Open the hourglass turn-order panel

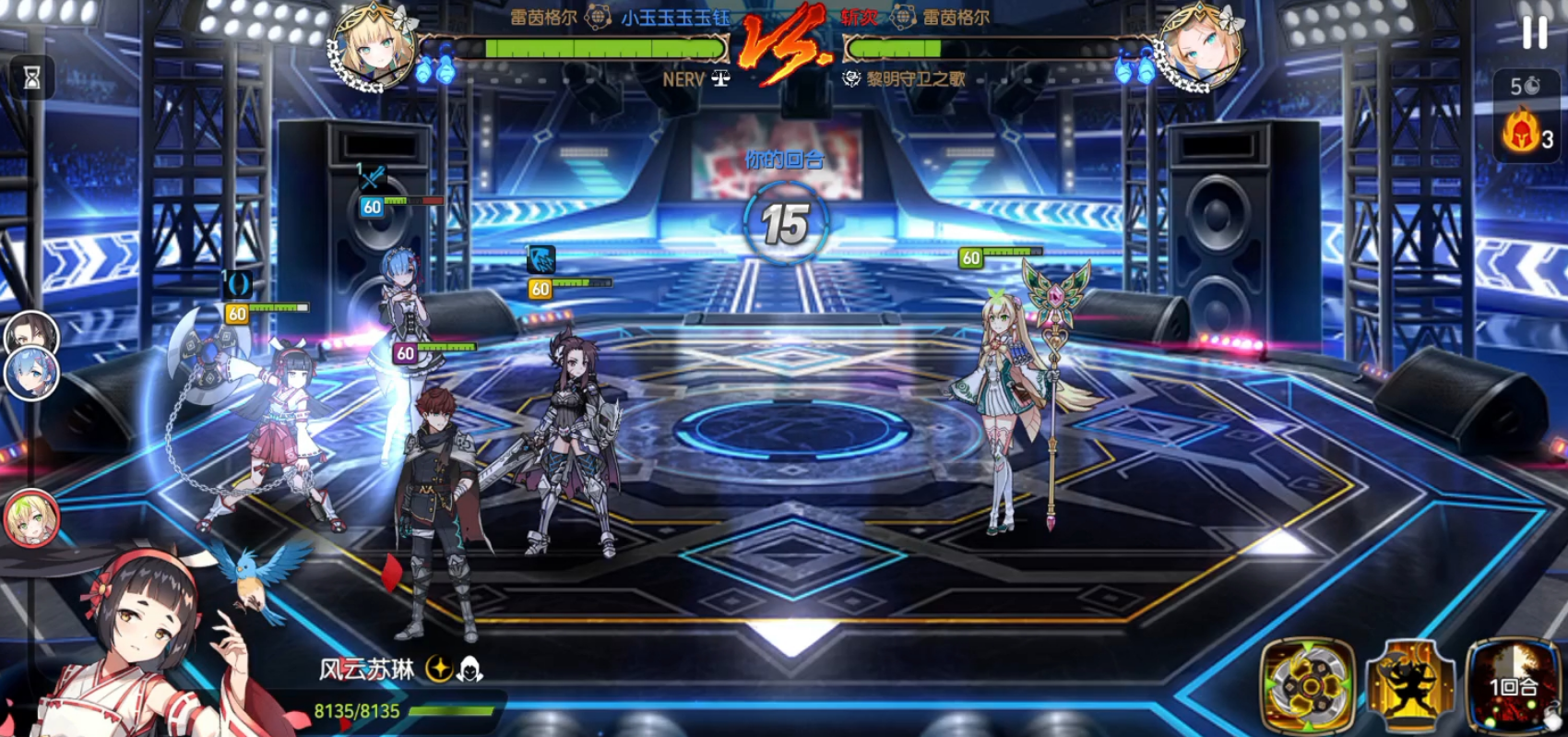[31, 78]
